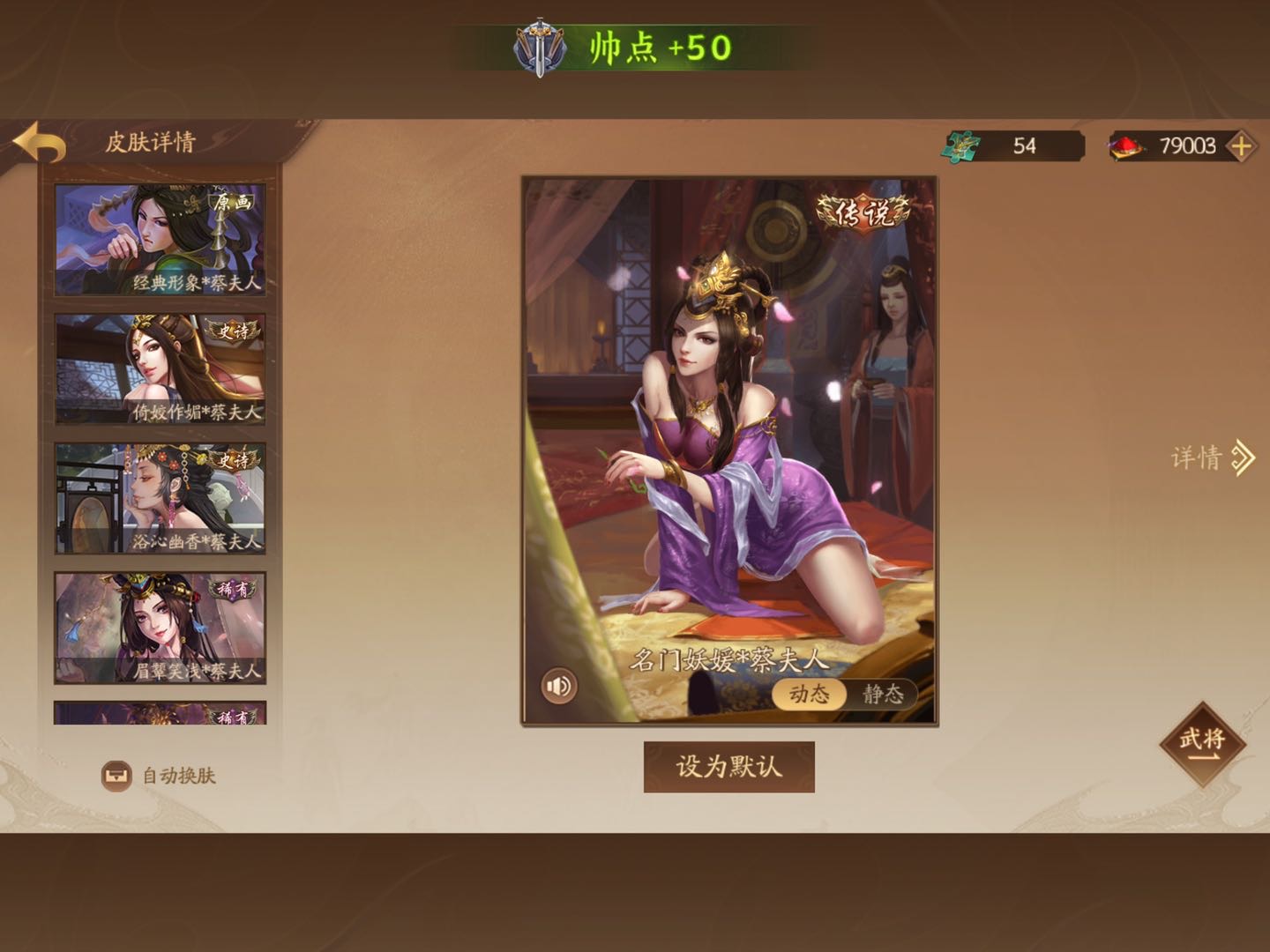Toggle the 自动换肤 auto skin switch
This screenshot has width=1270, height=952.
(x=116, y=776)
